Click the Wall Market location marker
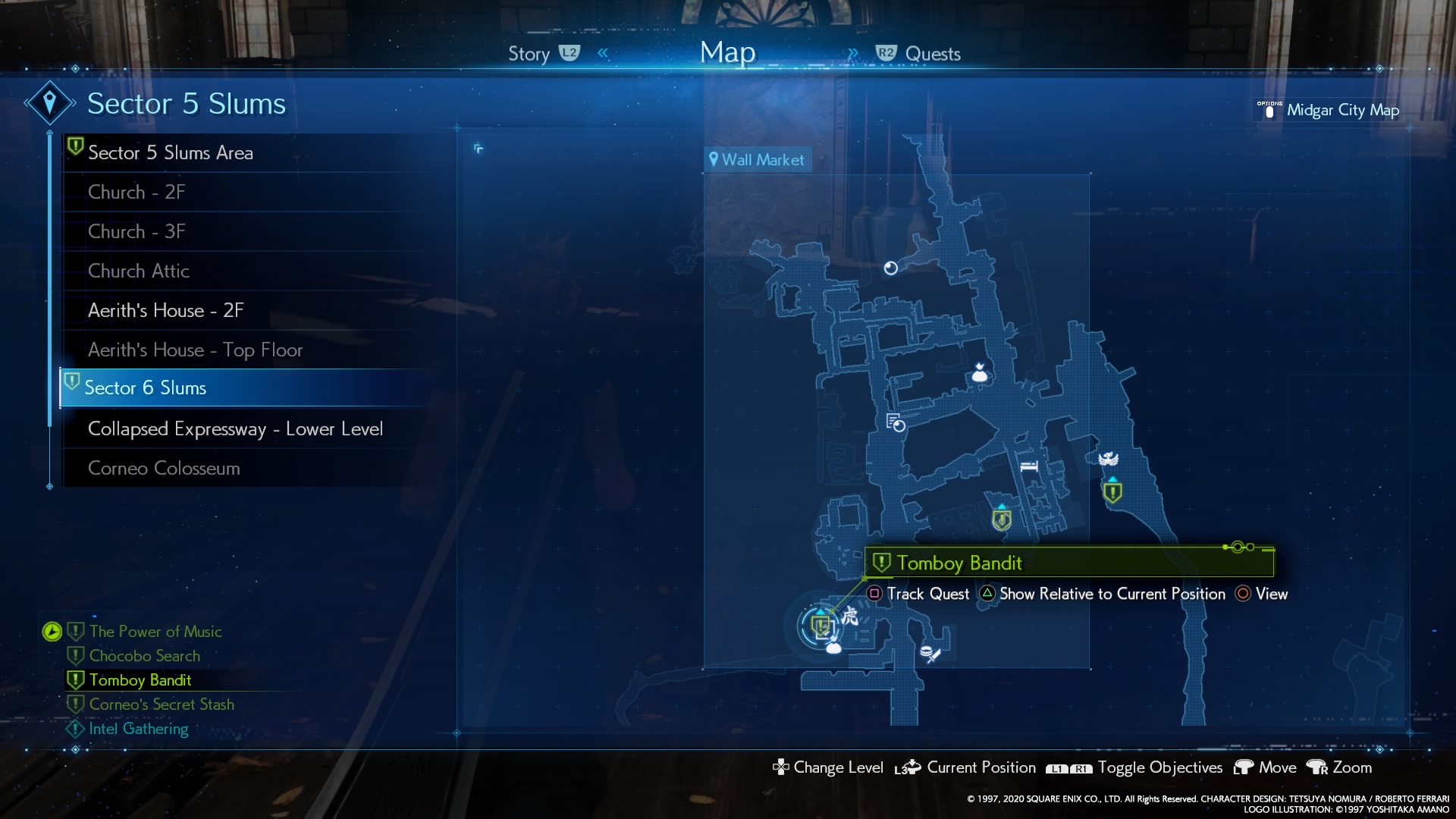The width and height of the screenshot is (1456, 819). pyautogui.click(x=757, y=160)
